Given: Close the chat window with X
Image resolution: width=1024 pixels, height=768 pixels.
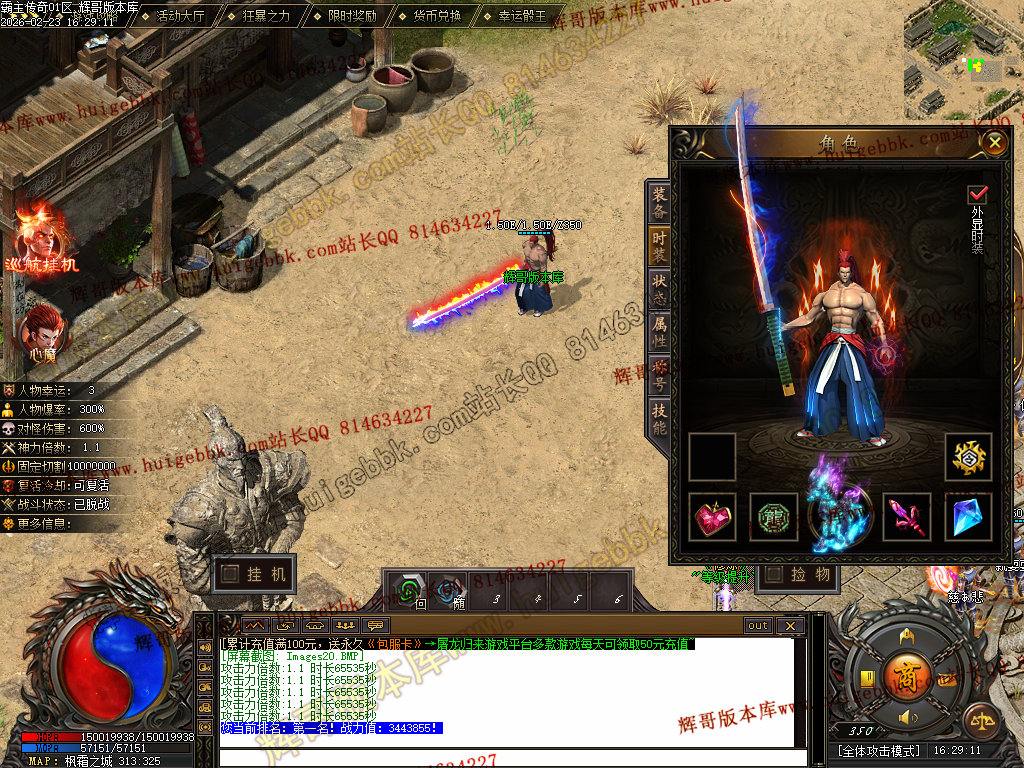Looking at the screenshot, I should tap(789, 626).
